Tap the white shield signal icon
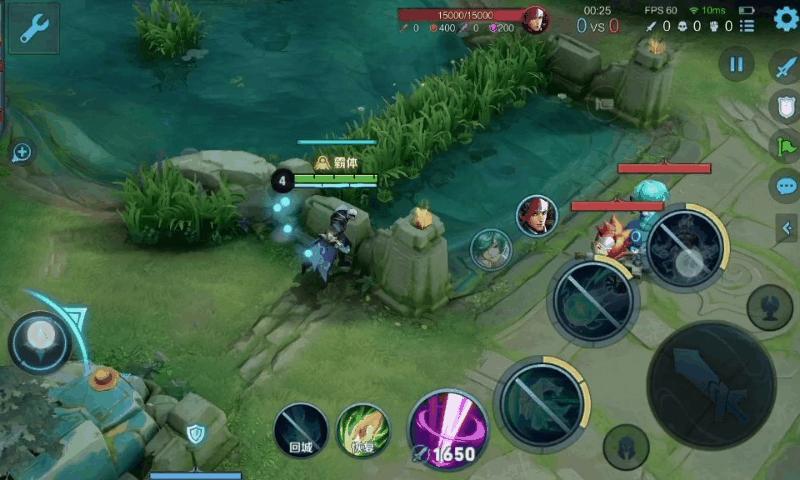 click(x=785, y=106)
